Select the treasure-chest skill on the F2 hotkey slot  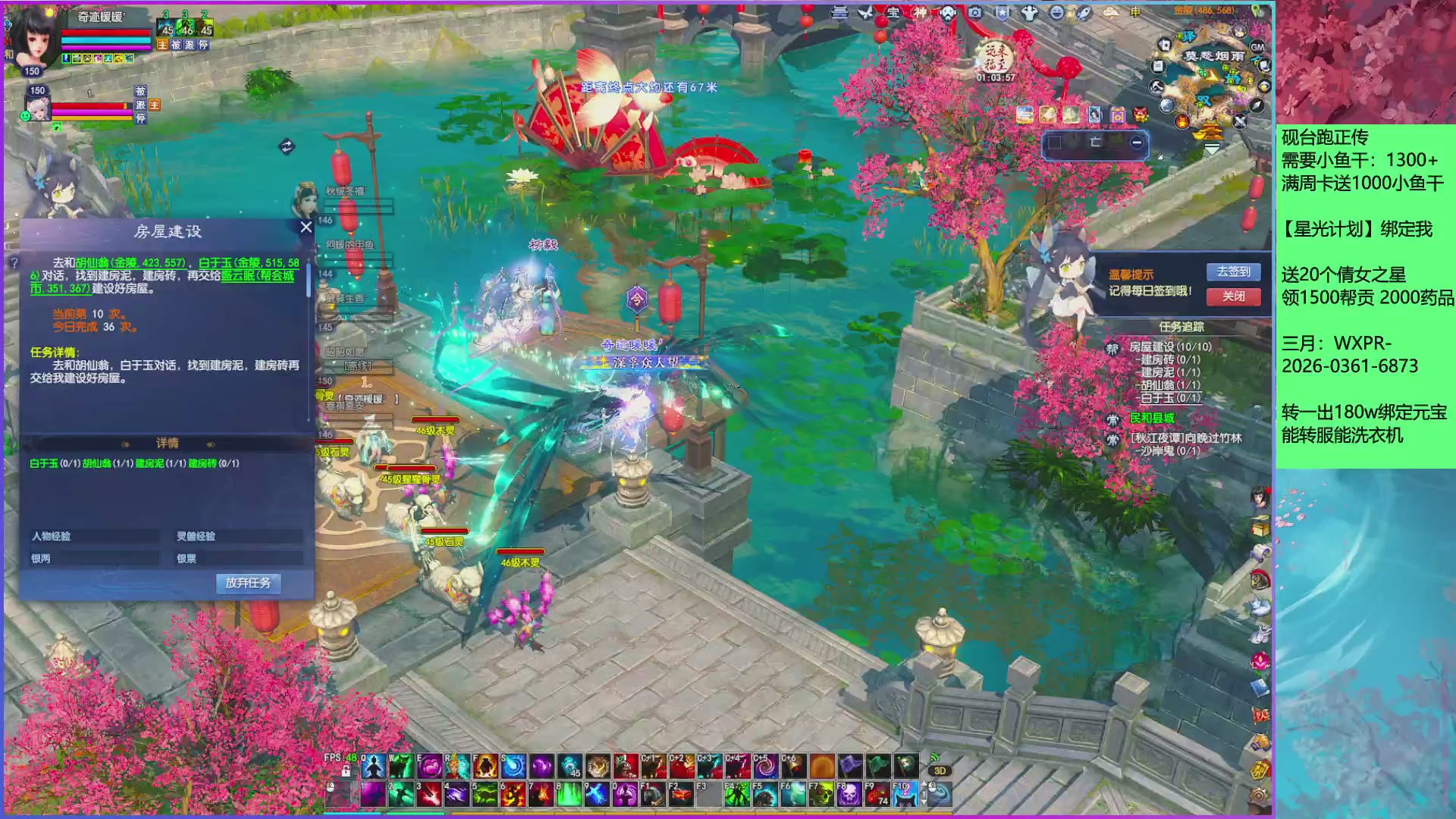(682, 793)
